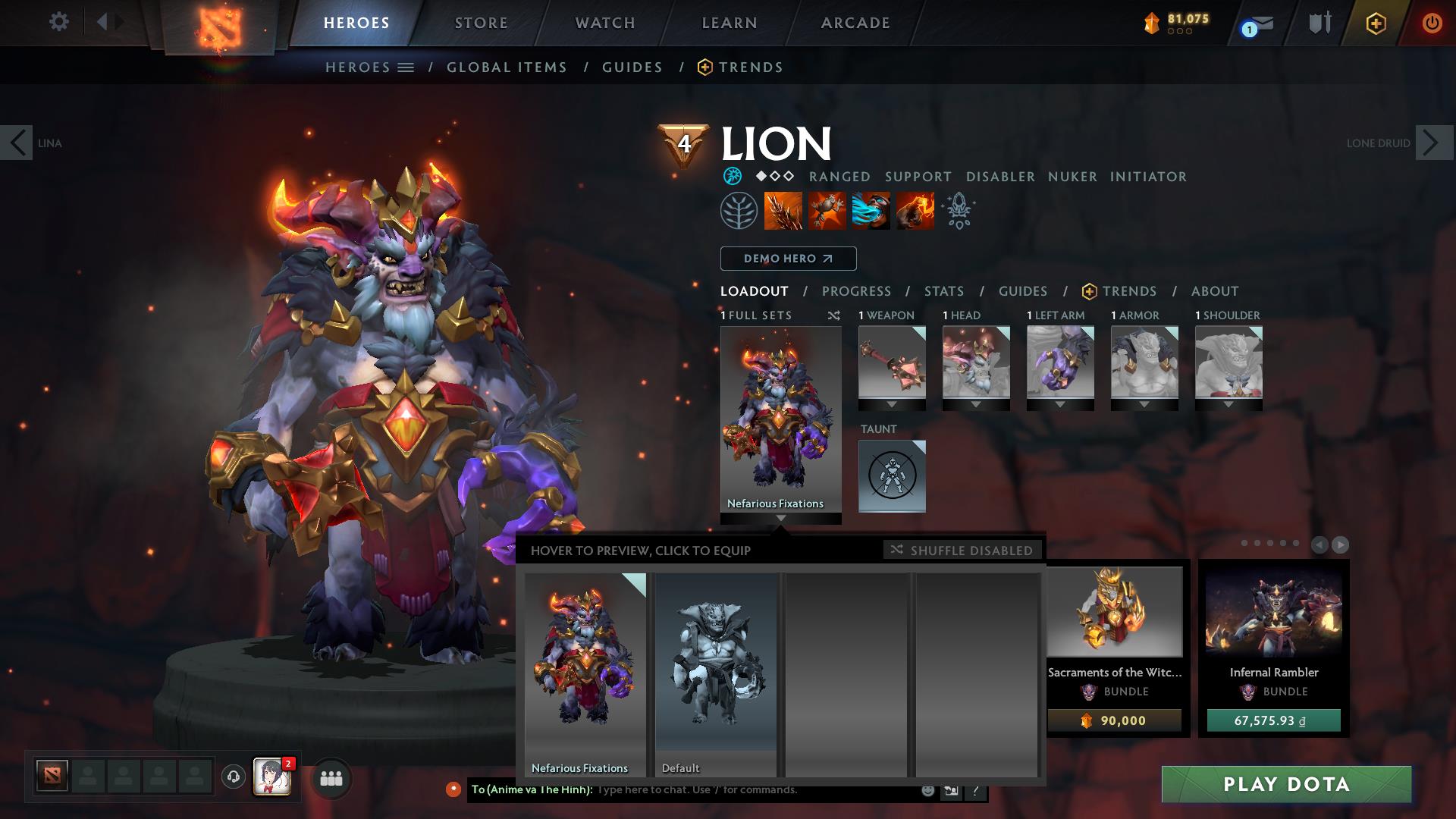Open the settings gear
Image resolution: width=1456 pixels, height=819 pixels.
59,22
